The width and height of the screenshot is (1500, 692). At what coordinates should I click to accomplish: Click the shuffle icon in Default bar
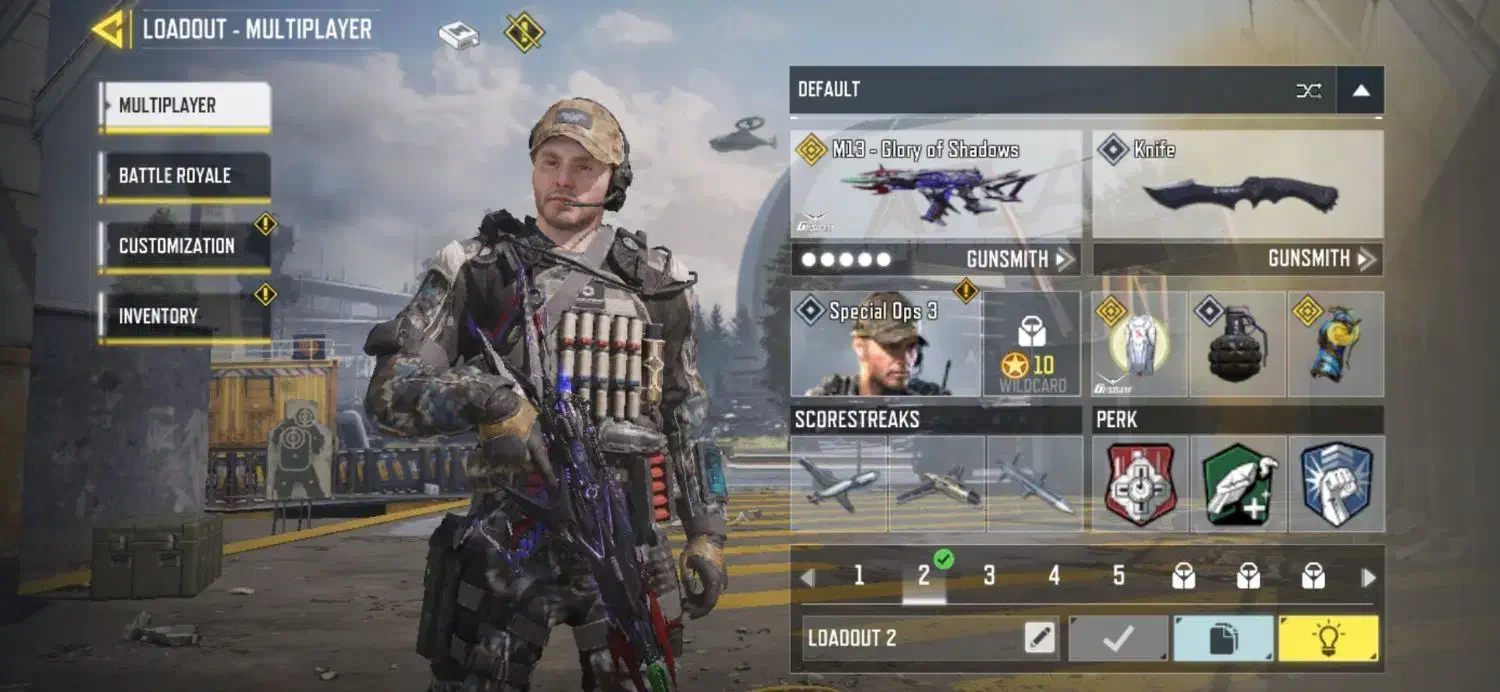coord(1308,90)
